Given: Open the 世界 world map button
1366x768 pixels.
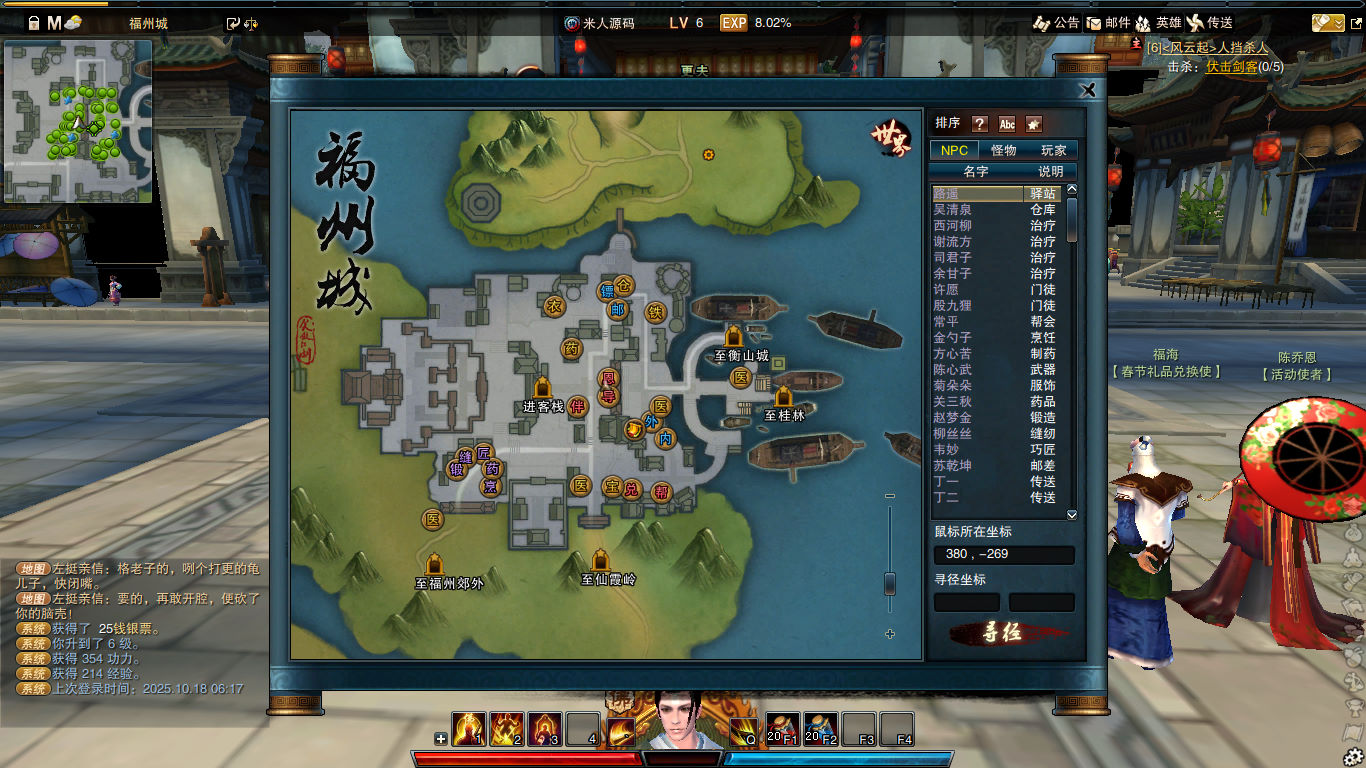Looking at the screenshot, I should click(890, 137).
